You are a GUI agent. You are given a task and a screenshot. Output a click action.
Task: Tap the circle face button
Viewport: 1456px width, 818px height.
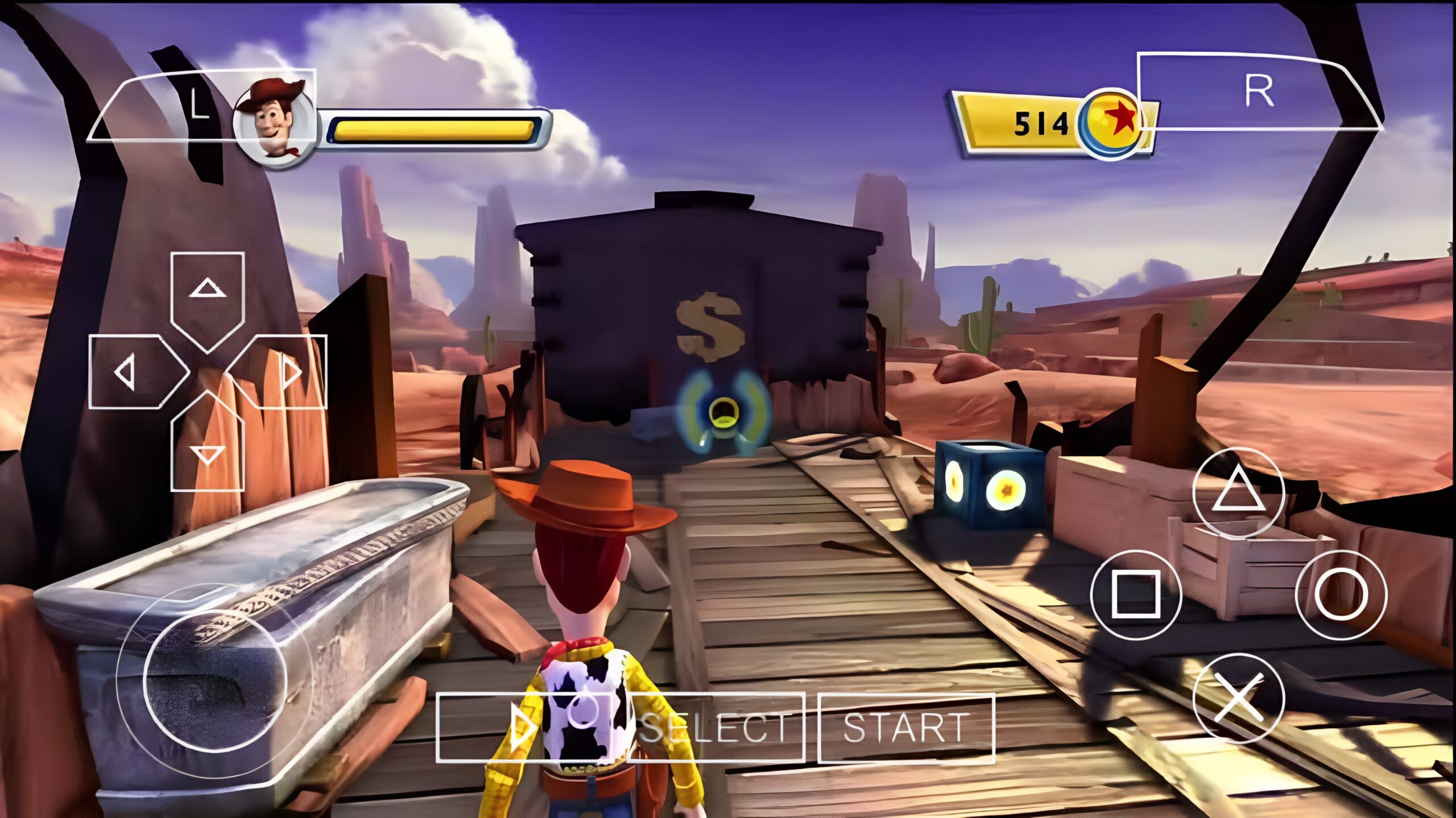coord(1341,595)
